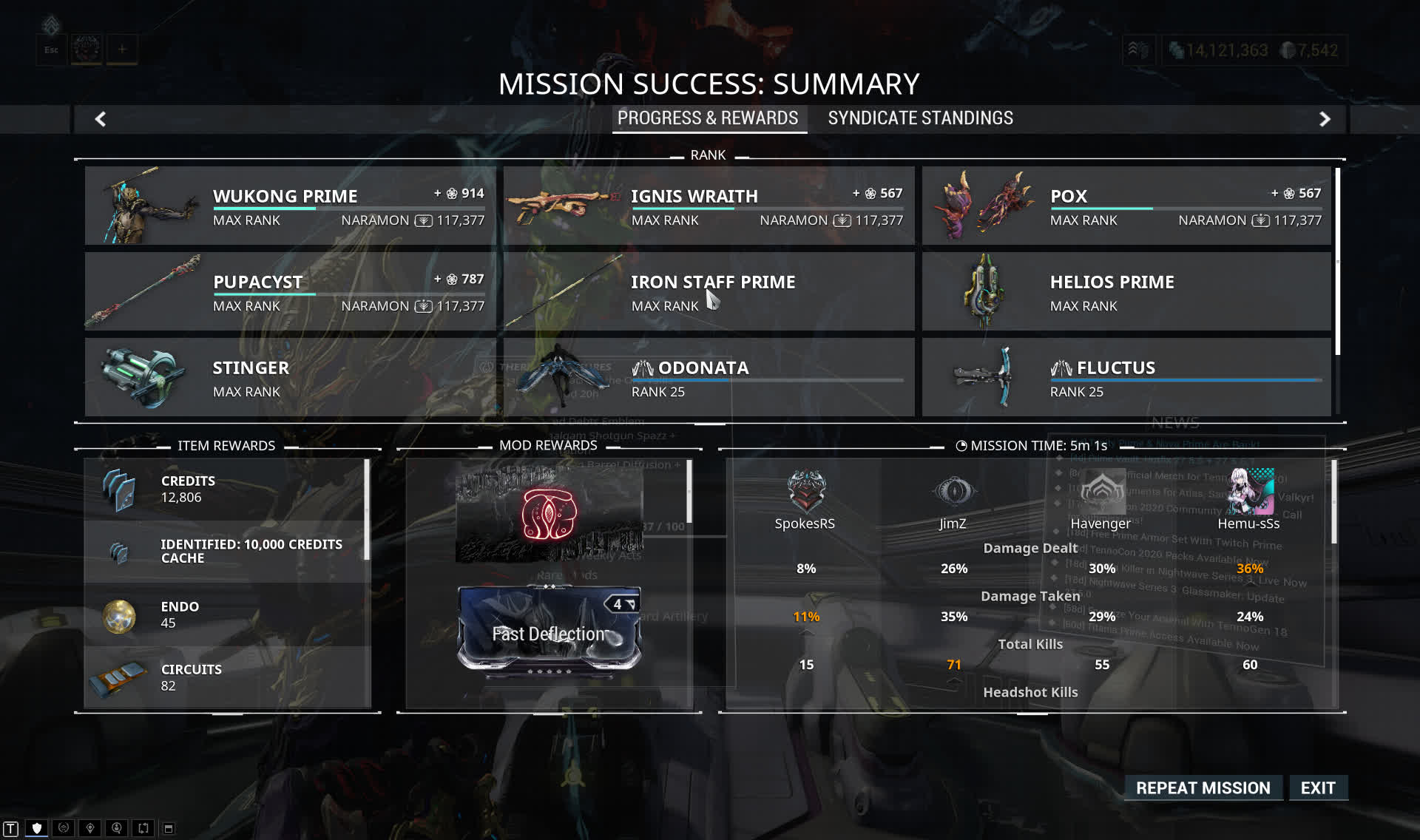The image size is (1420, 840).
Task: Select the Helios Prime entry
Action: [x=1126, y=291]
